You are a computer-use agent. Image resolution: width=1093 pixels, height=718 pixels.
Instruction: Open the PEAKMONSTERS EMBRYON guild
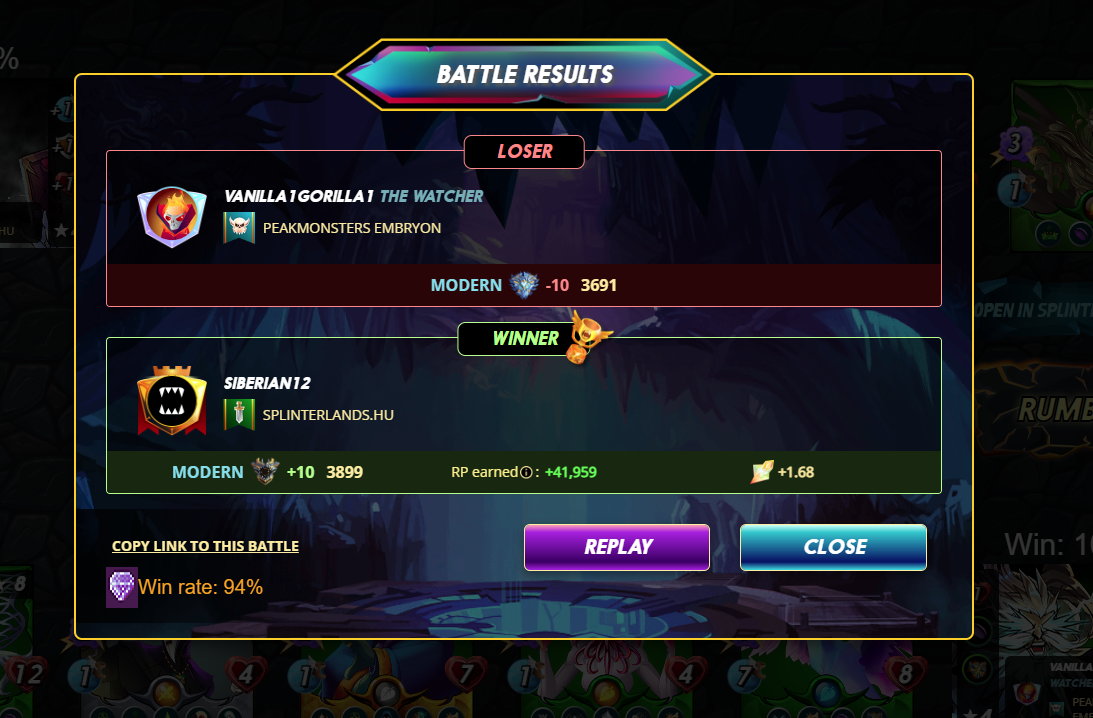coord(351,228)
